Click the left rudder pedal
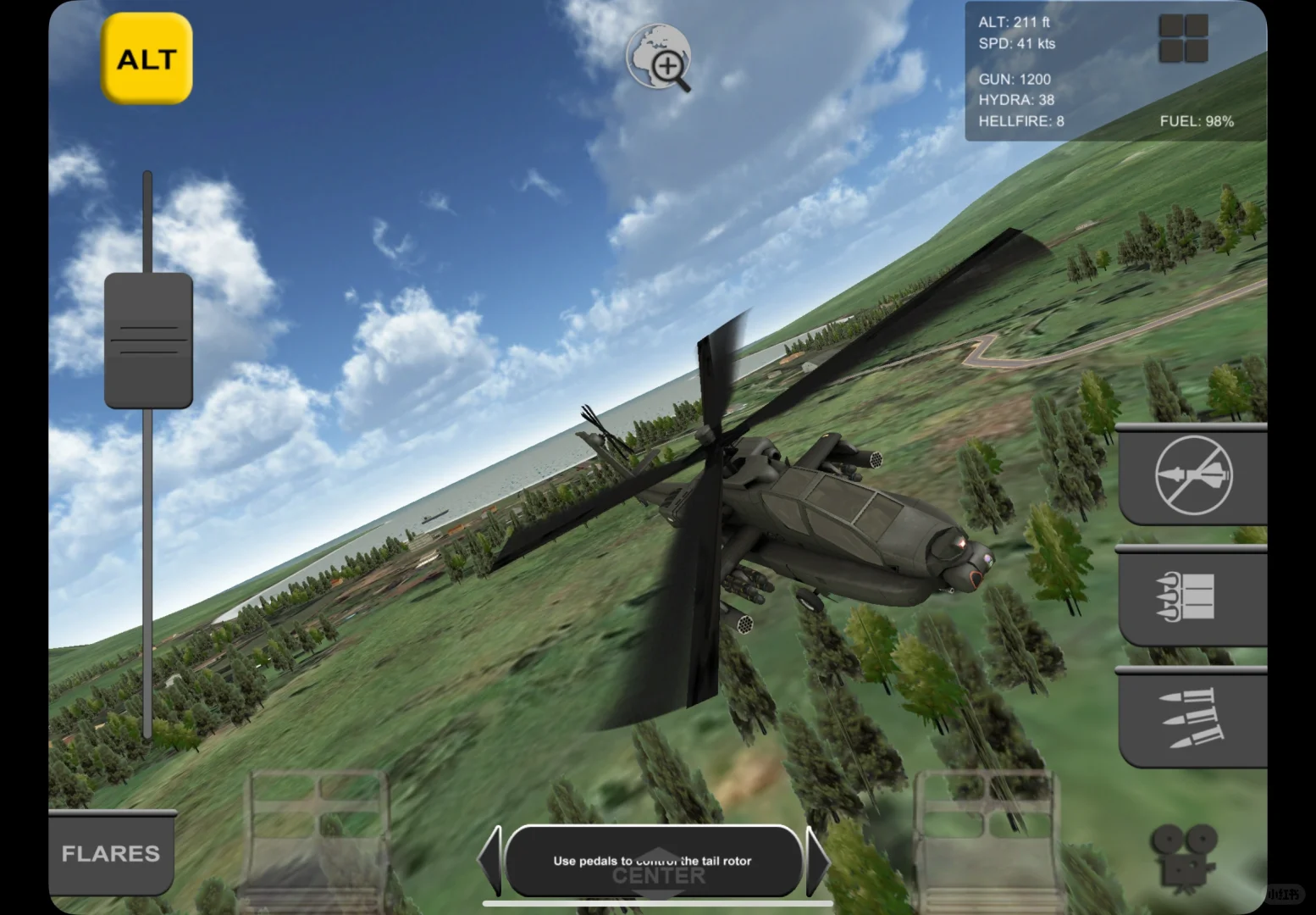Viewport: 1316px width, 915px height. tap(316, 839)
